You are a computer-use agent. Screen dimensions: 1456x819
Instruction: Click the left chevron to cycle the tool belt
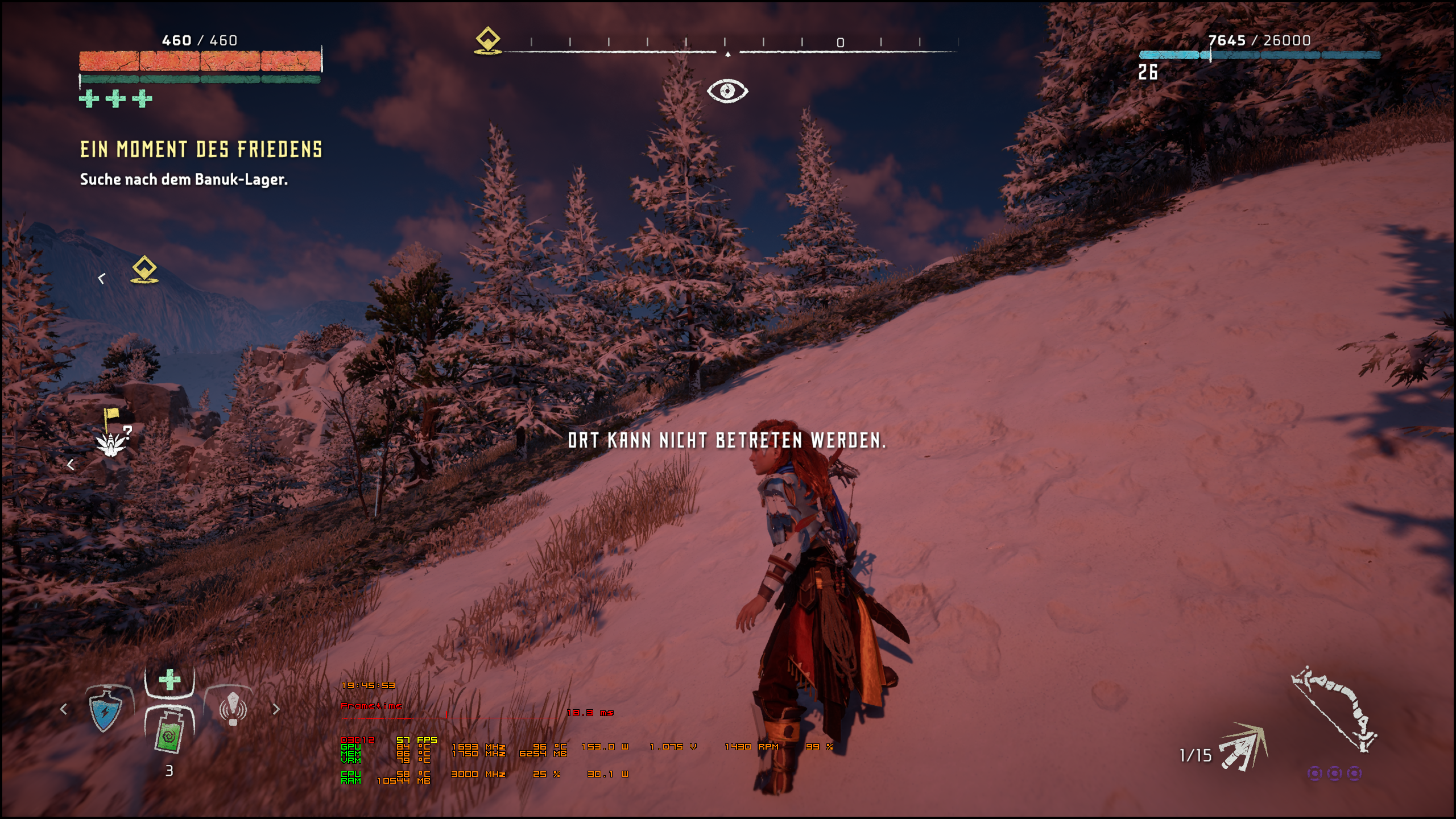click(63, 710)
